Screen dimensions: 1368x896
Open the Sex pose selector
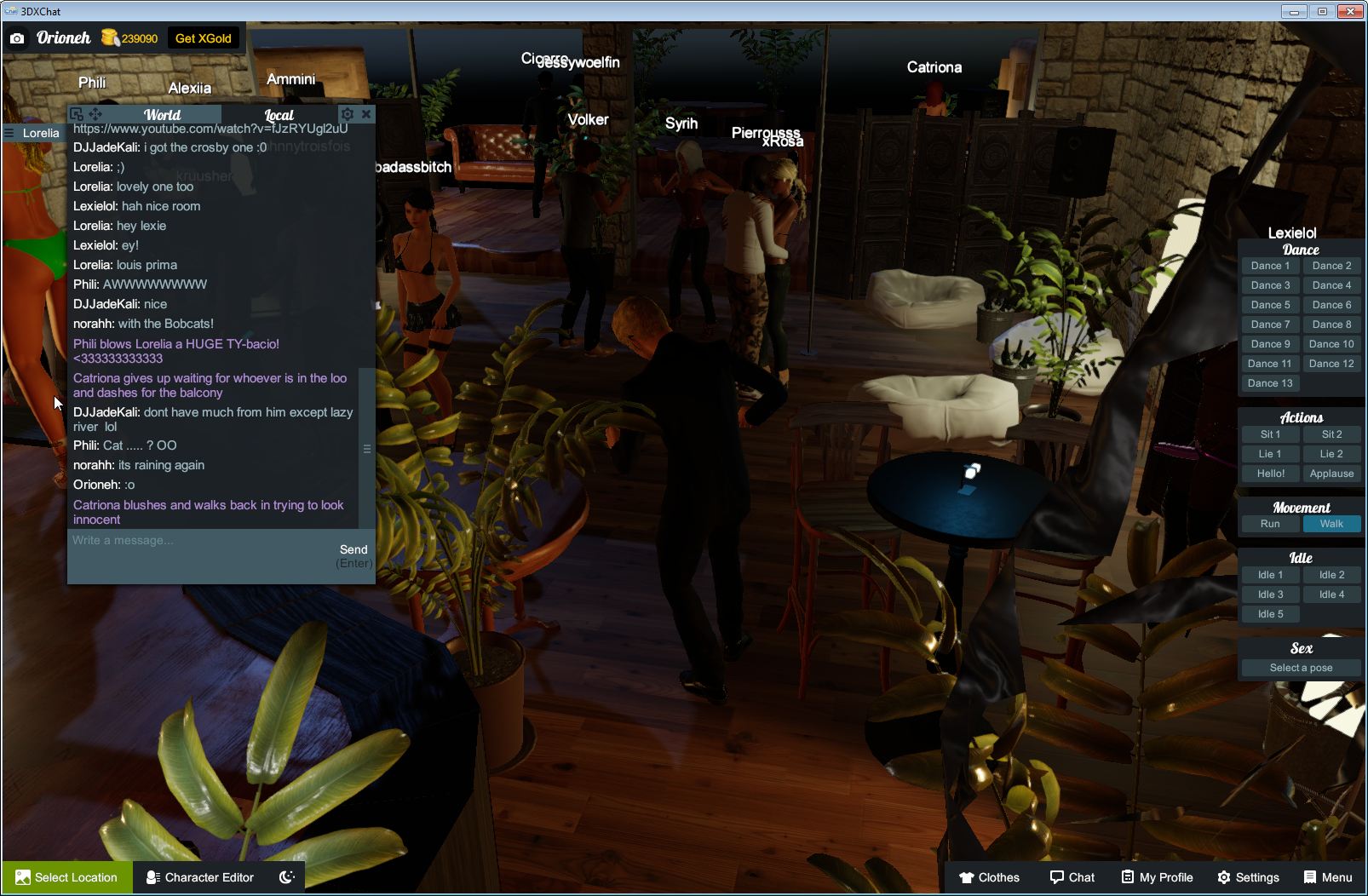[x=1301, y=667]
